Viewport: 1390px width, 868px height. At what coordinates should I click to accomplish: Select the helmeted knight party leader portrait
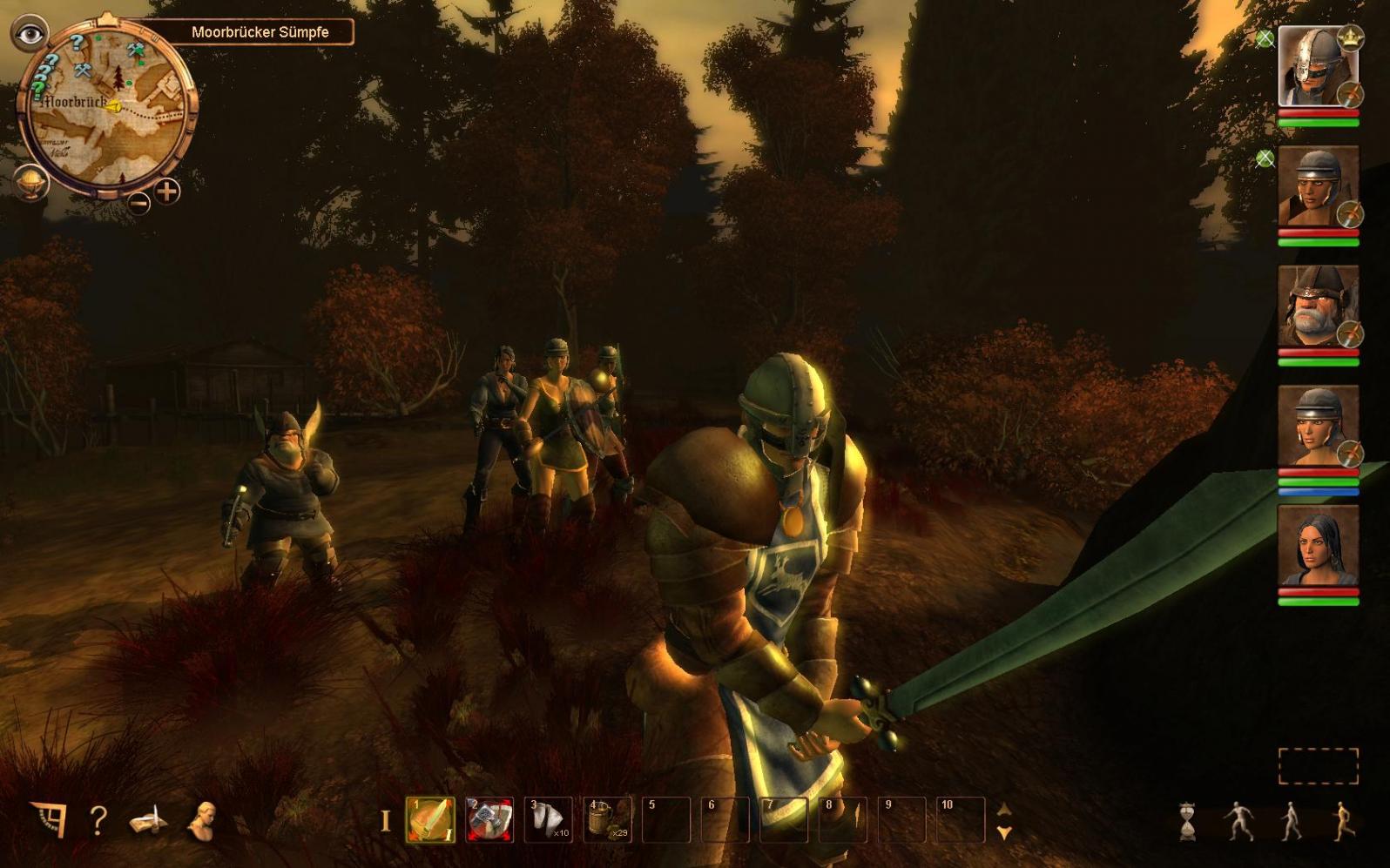click(1317, 67)
